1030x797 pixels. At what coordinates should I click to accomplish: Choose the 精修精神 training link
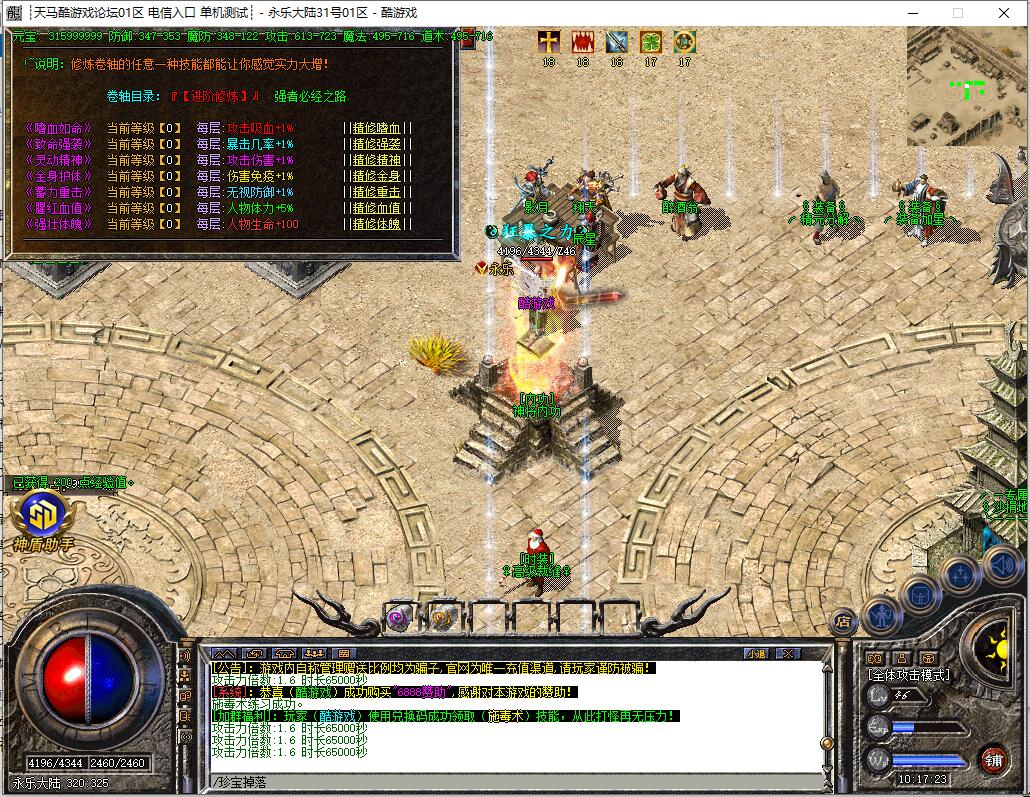click(x=376, y=160)
